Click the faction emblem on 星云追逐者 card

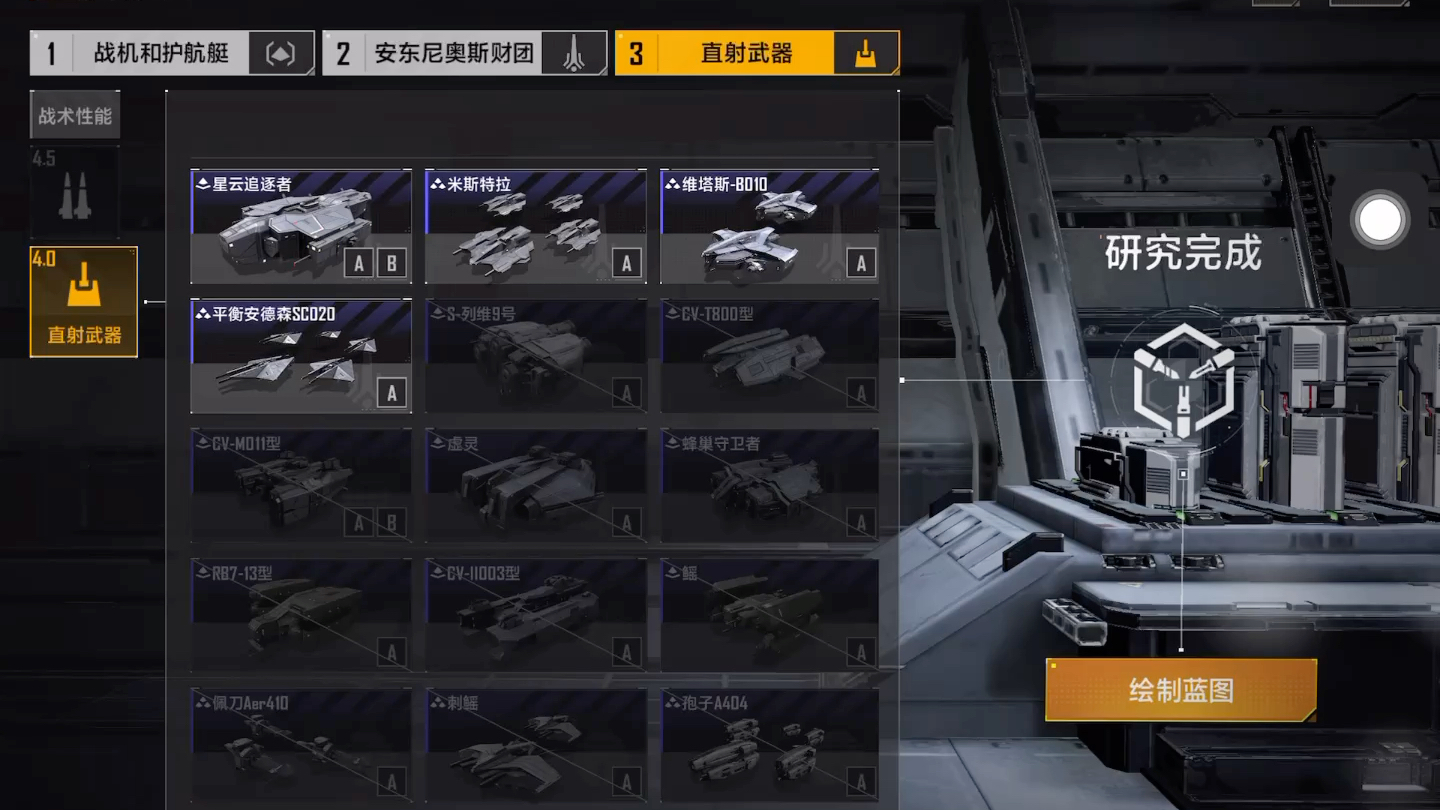205,184
